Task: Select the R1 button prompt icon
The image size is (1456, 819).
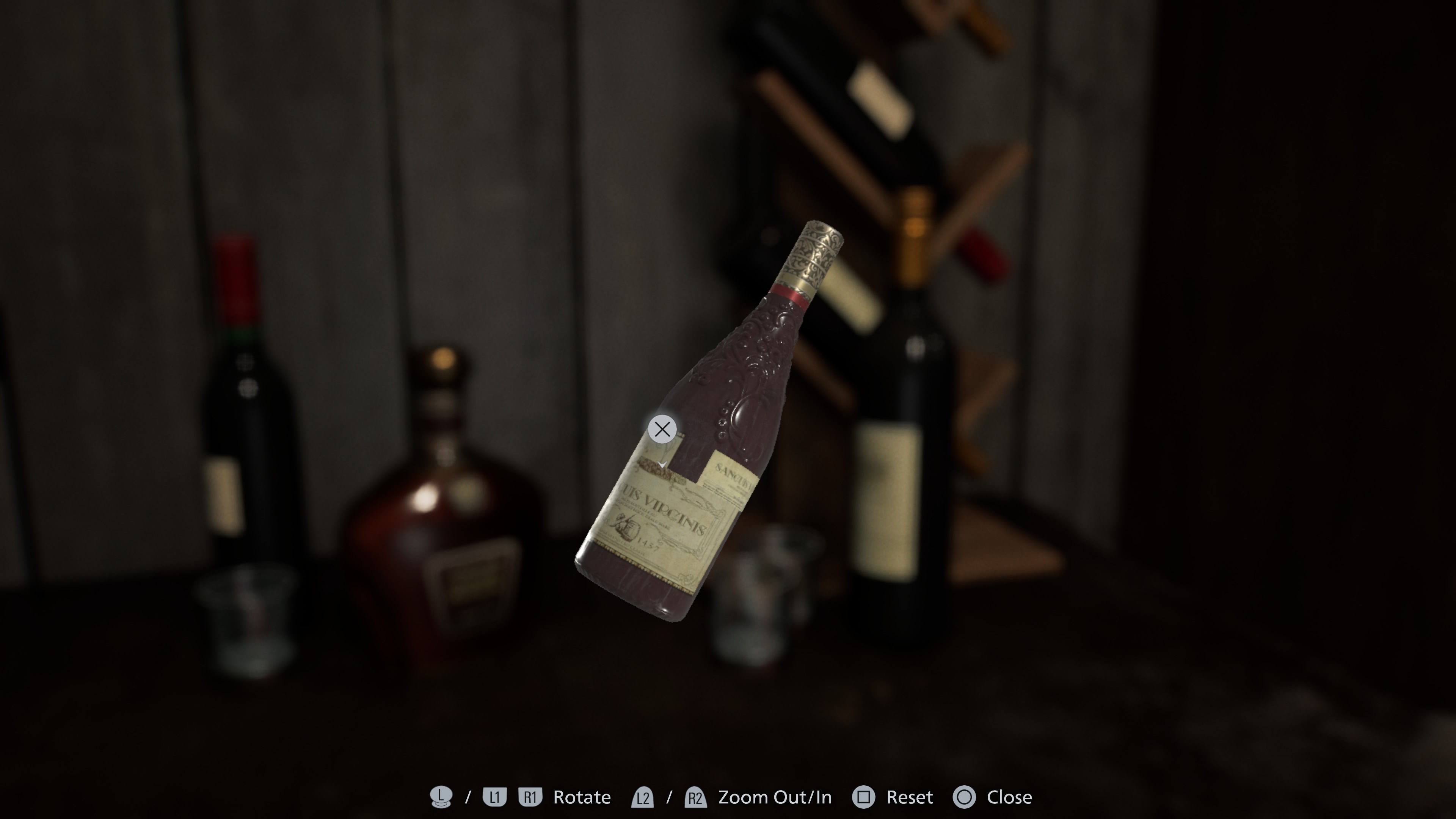Action: [x=530, y=797]
